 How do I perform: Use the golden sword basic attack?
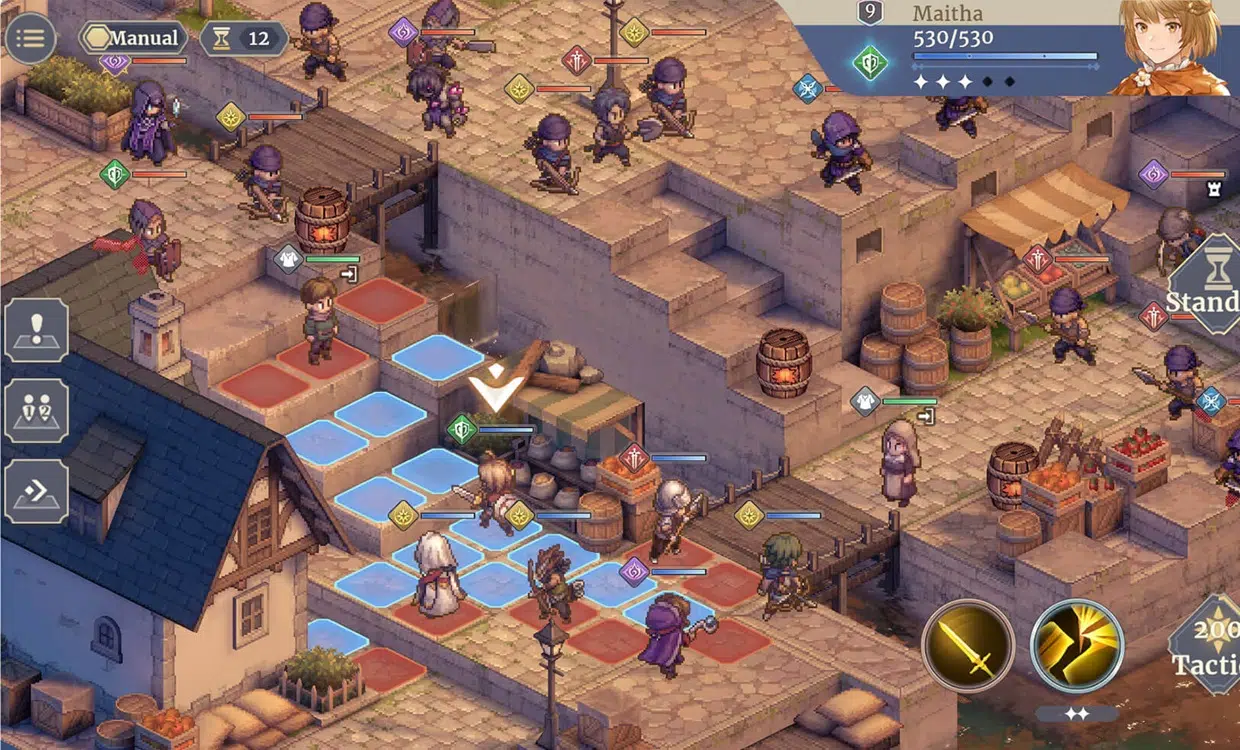(x=968, y=645)
